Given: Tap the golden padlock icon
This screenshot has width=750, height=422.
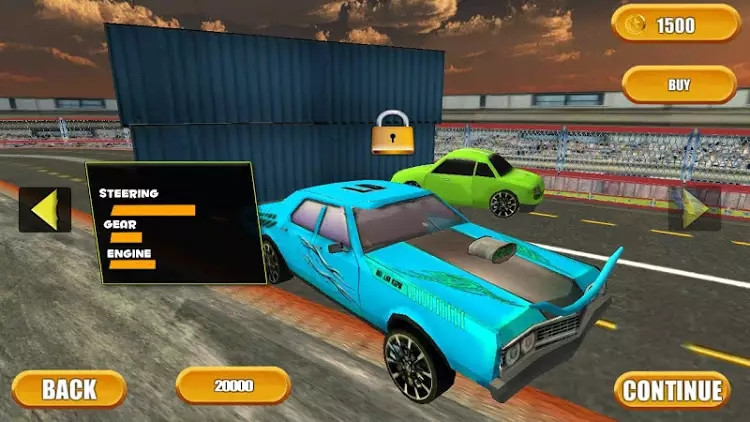Looking at the screenshot, I should 392,133.
